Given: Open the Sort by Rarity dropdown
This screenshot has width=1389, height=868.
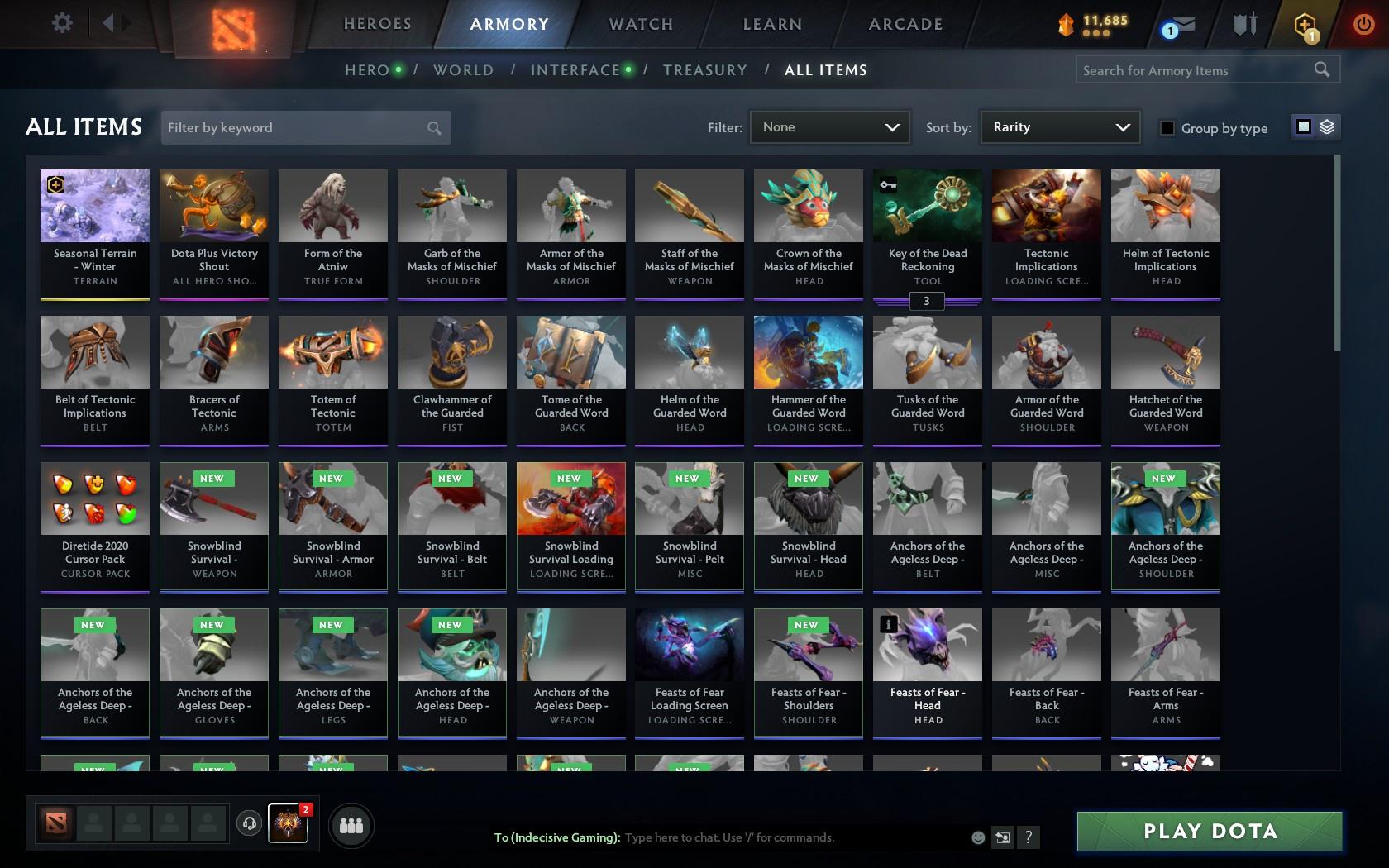Looking at the screenshot, I should [x=1059, y=127].
